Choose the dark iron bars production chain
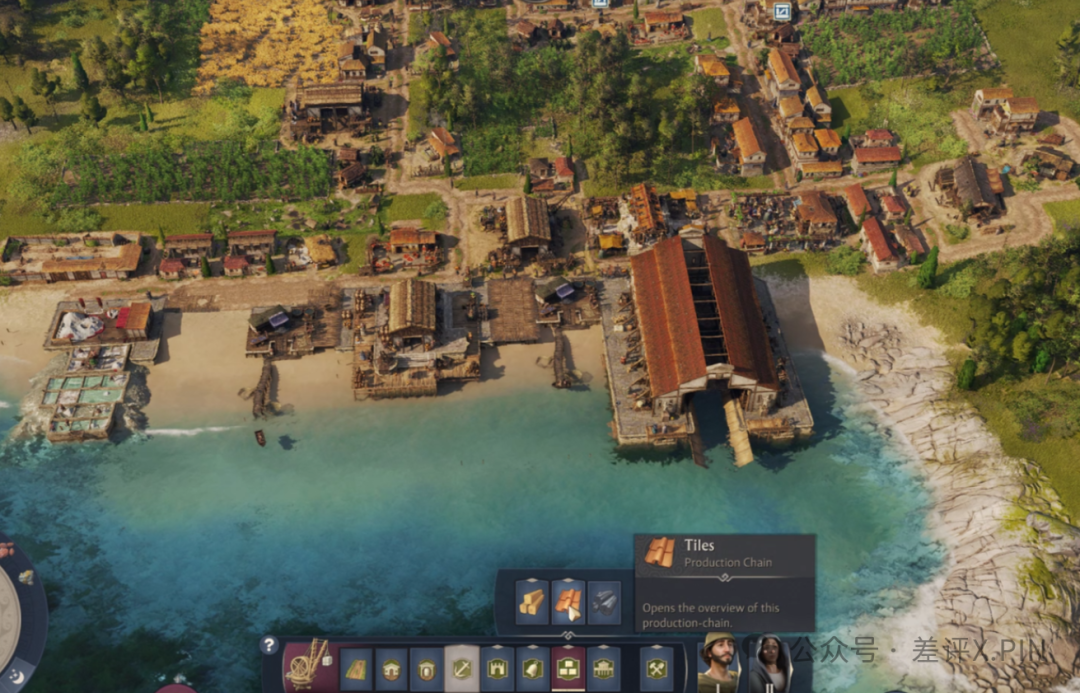 pyautogui.click(x=604, y=602)
